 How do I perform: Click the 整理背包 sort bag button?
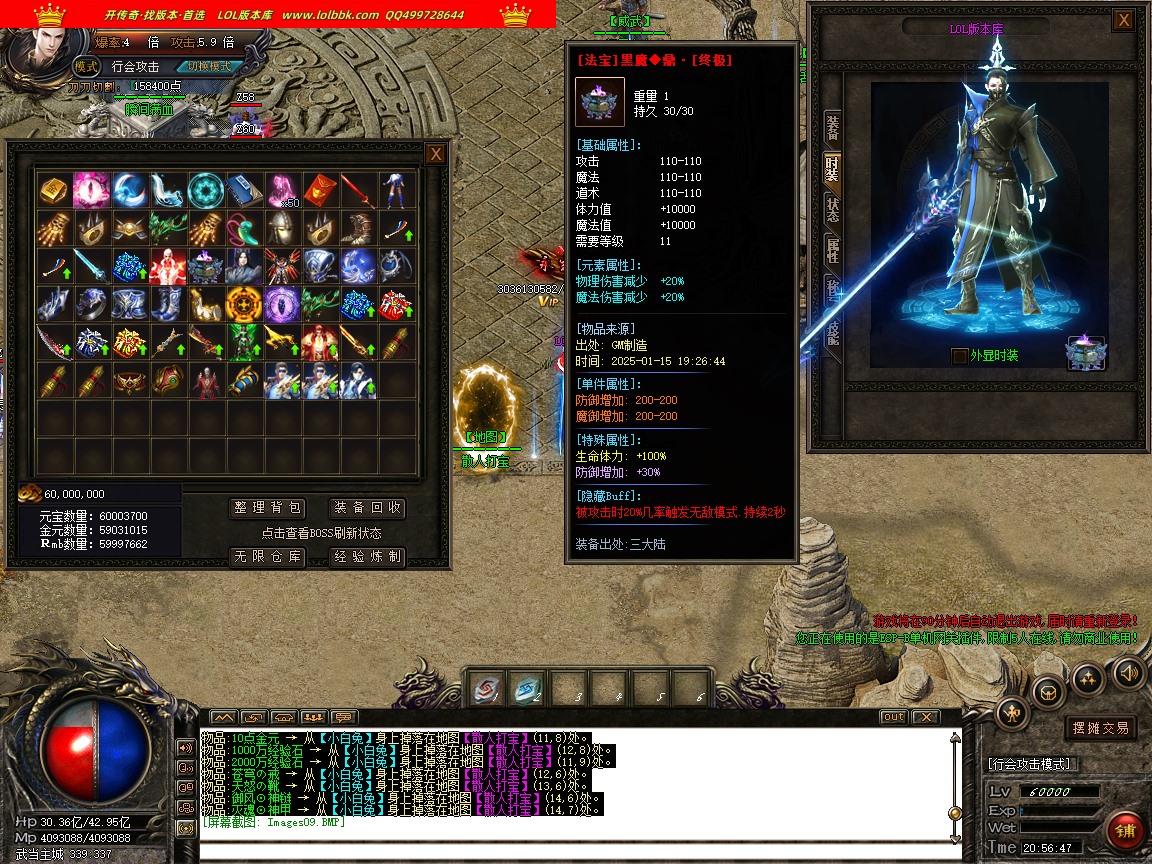(266, 508)
